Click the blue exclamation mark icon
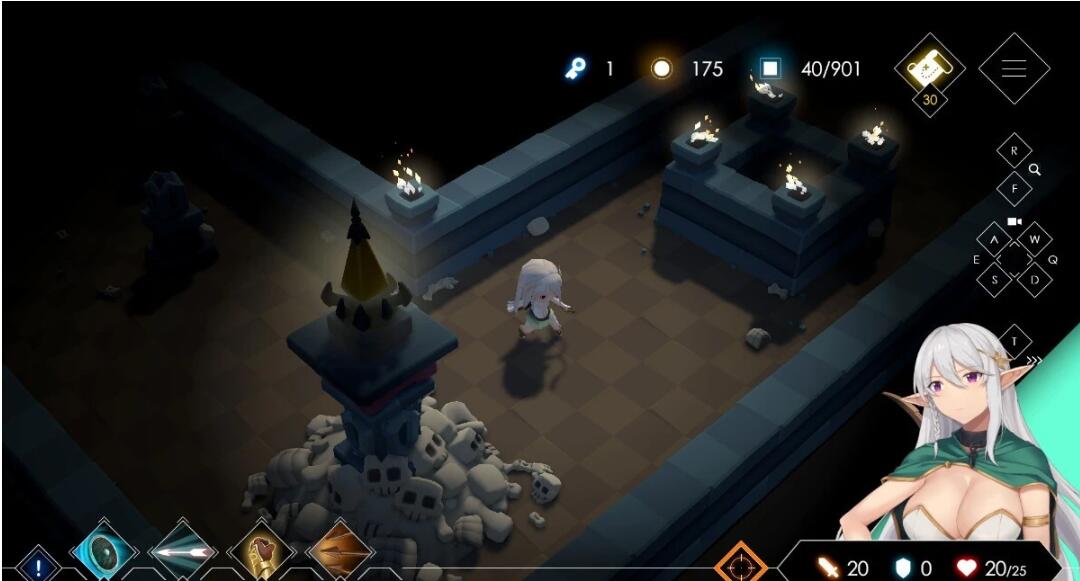This screenshot has height=581, width=1080. [38, 567]
